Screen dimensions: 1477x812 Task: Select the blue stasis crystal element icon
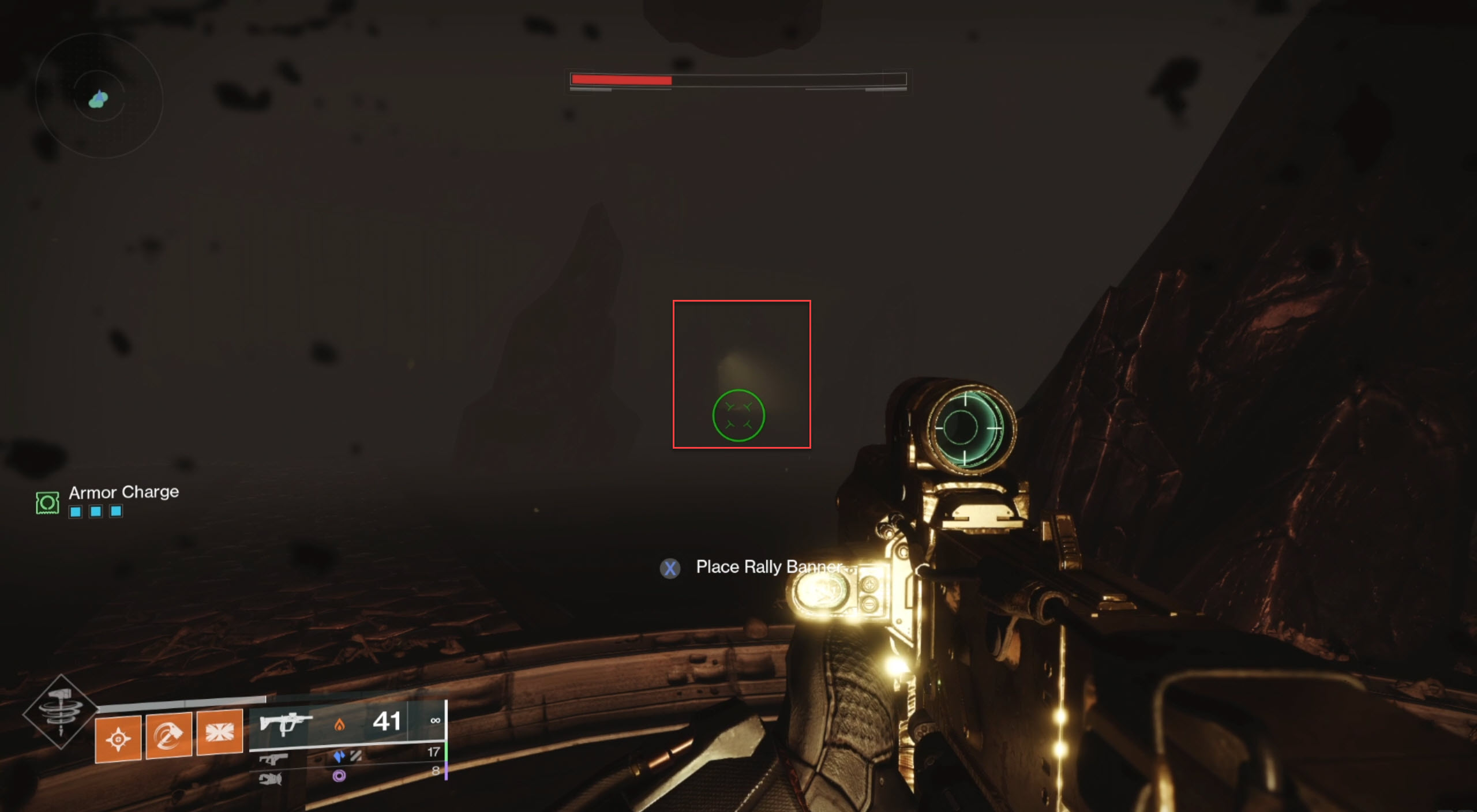pos(339,756)
